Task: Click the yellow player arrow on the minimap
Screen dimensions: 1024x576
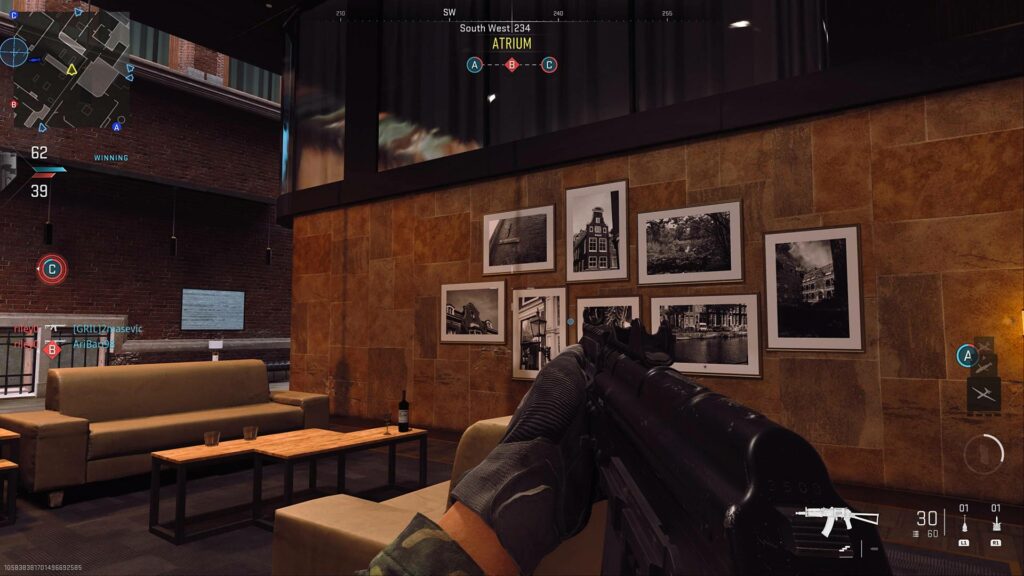Action: (71, 69)
